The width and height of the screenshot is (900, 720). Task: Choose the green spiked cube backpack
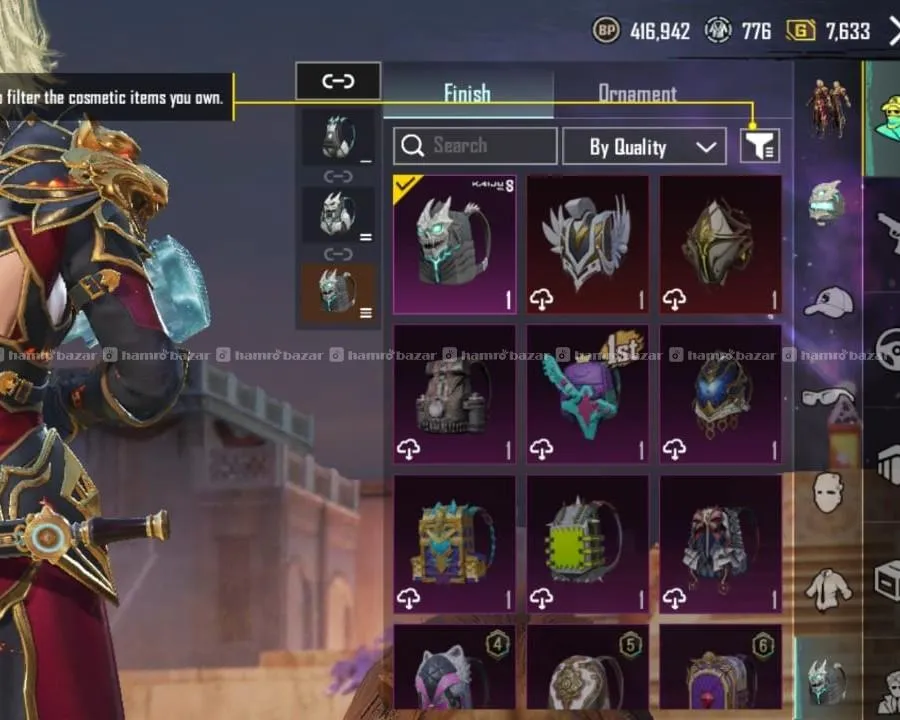coord(587,543)
